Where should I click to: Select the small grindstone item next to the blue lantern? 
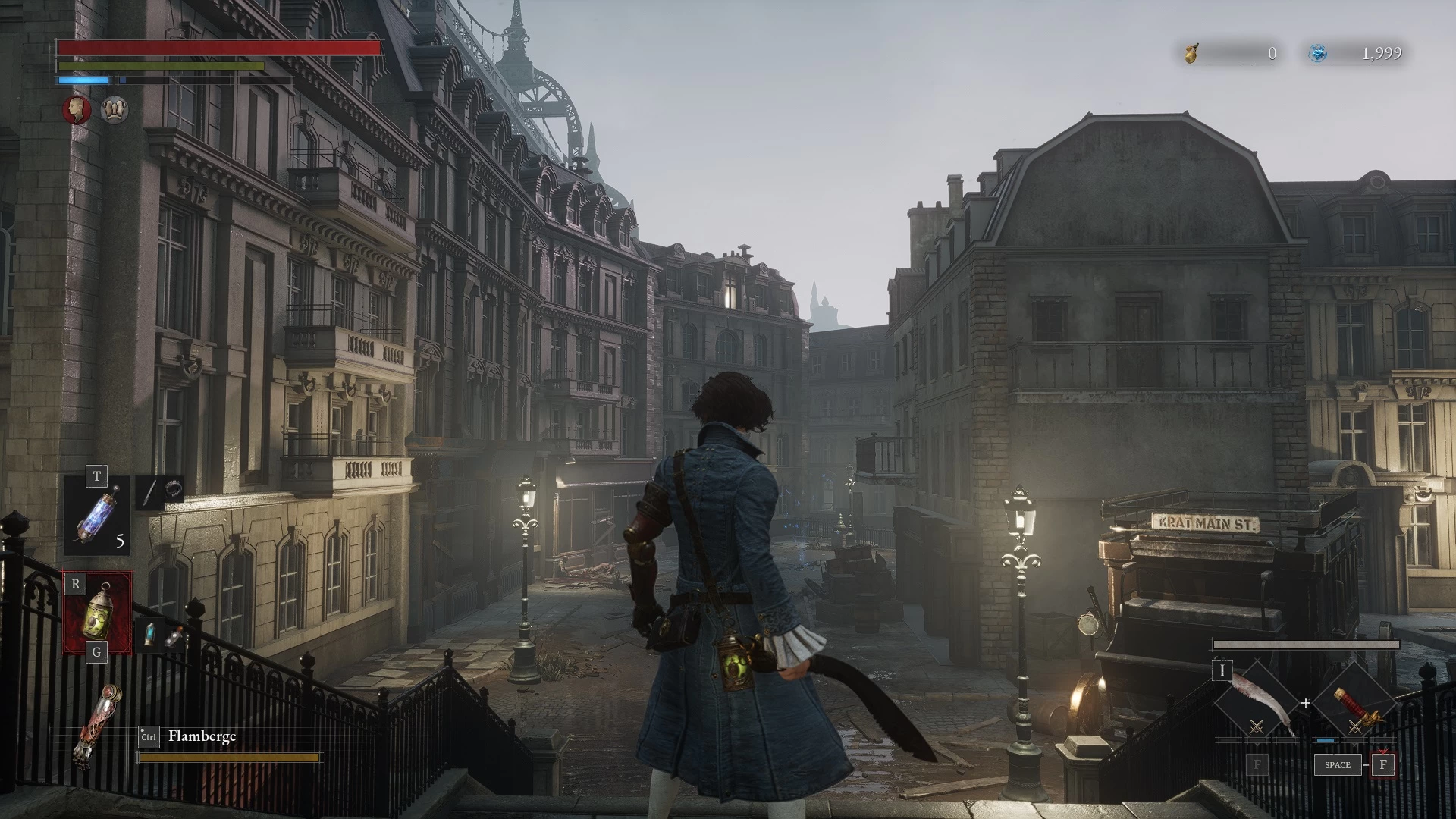point(175,637)
